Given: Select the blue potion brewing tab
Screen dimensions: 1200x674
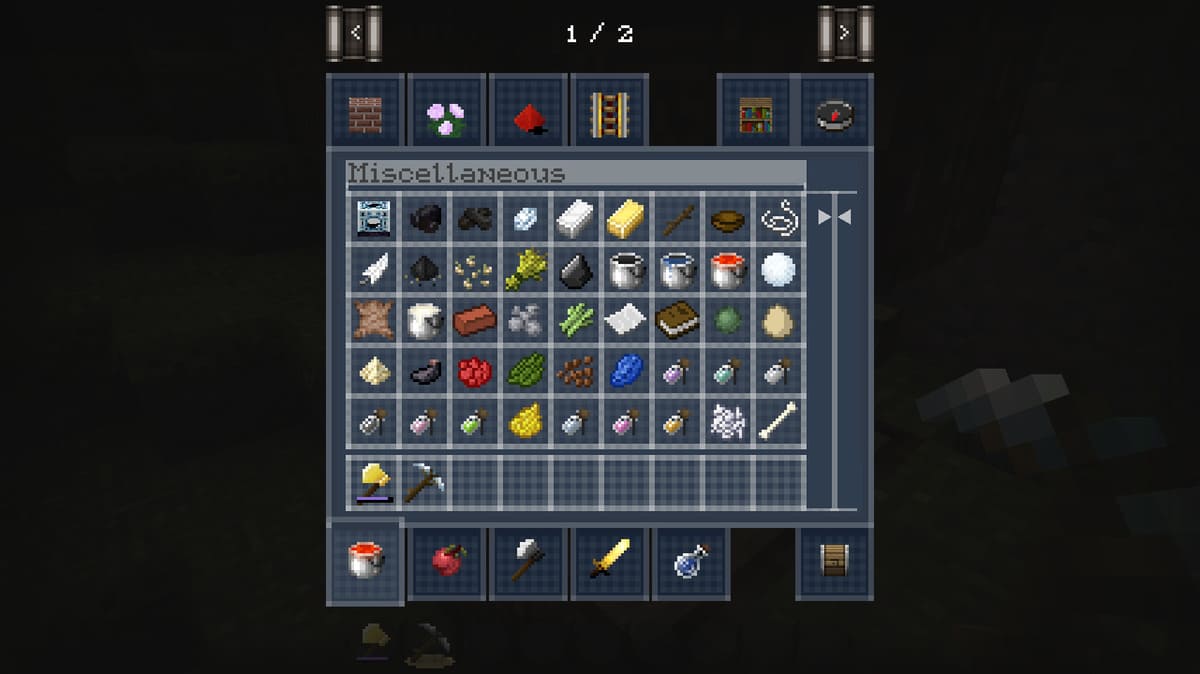Looking at the screenshot, I should pyautogui.click(x=691, y=561).
